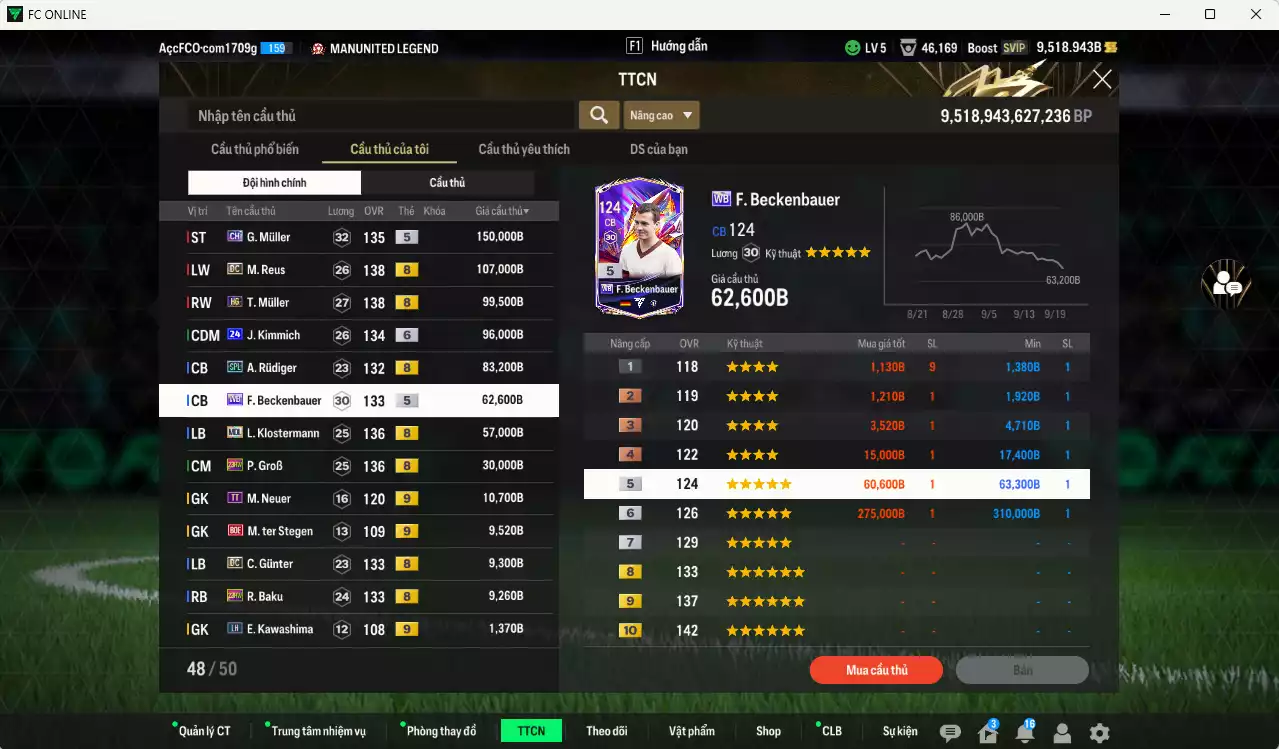Go to the Shop menu
1279x749 pixels.
768,731
